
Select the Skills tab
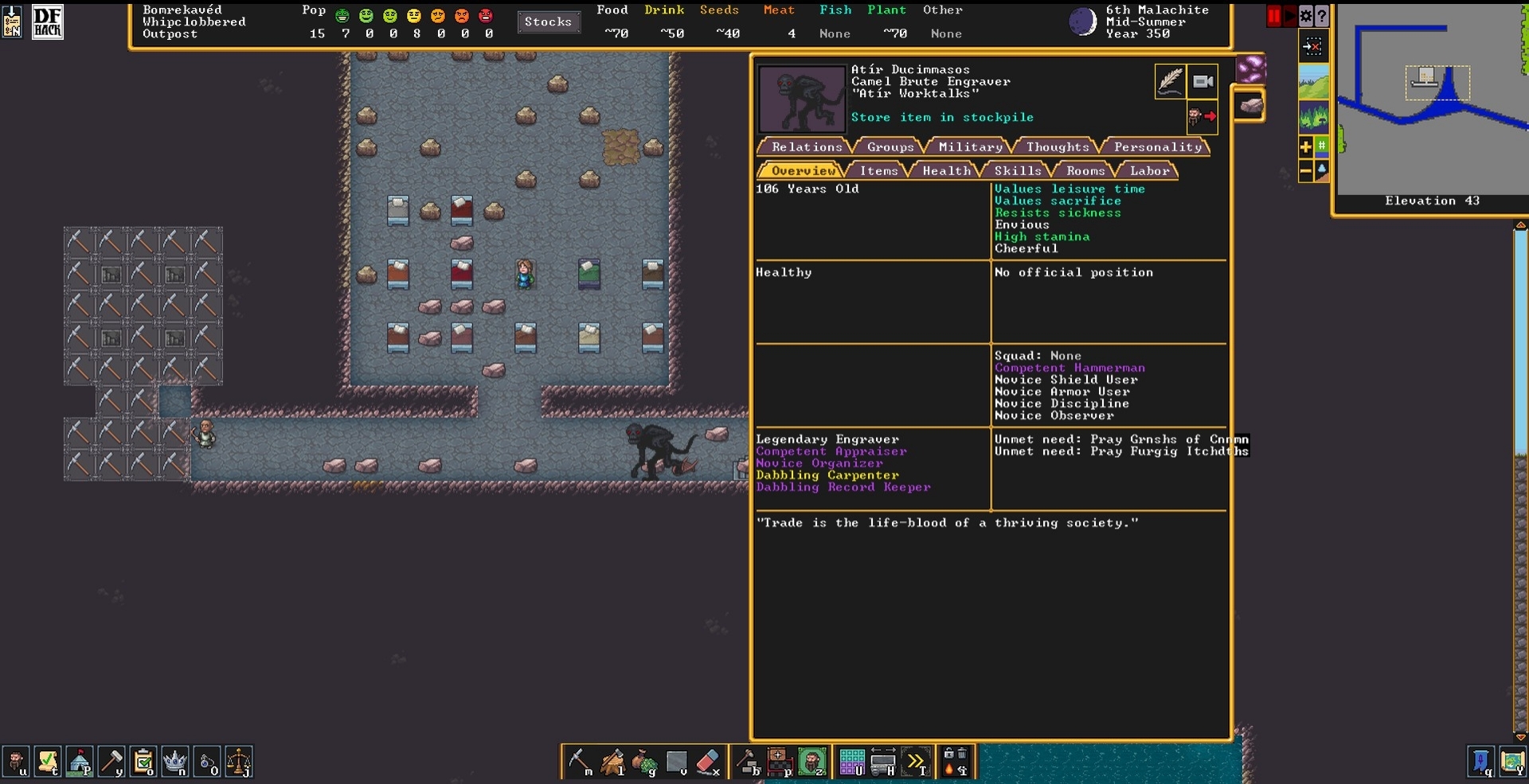click(x=1017, y=171)
